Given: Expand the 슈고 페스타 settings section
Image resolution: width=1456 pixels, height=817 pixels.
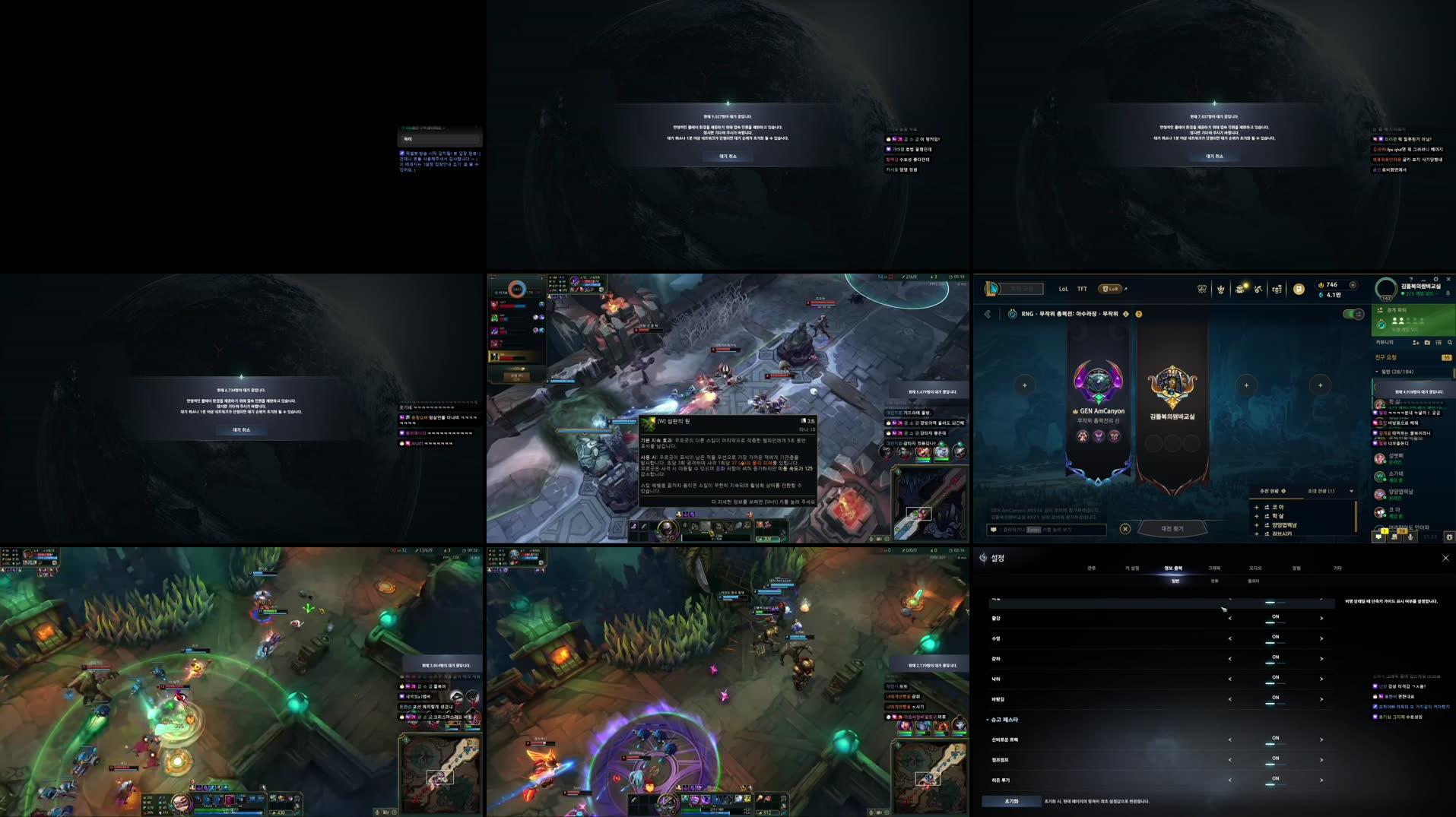Looking at the screenshot, I should [988, 719].
